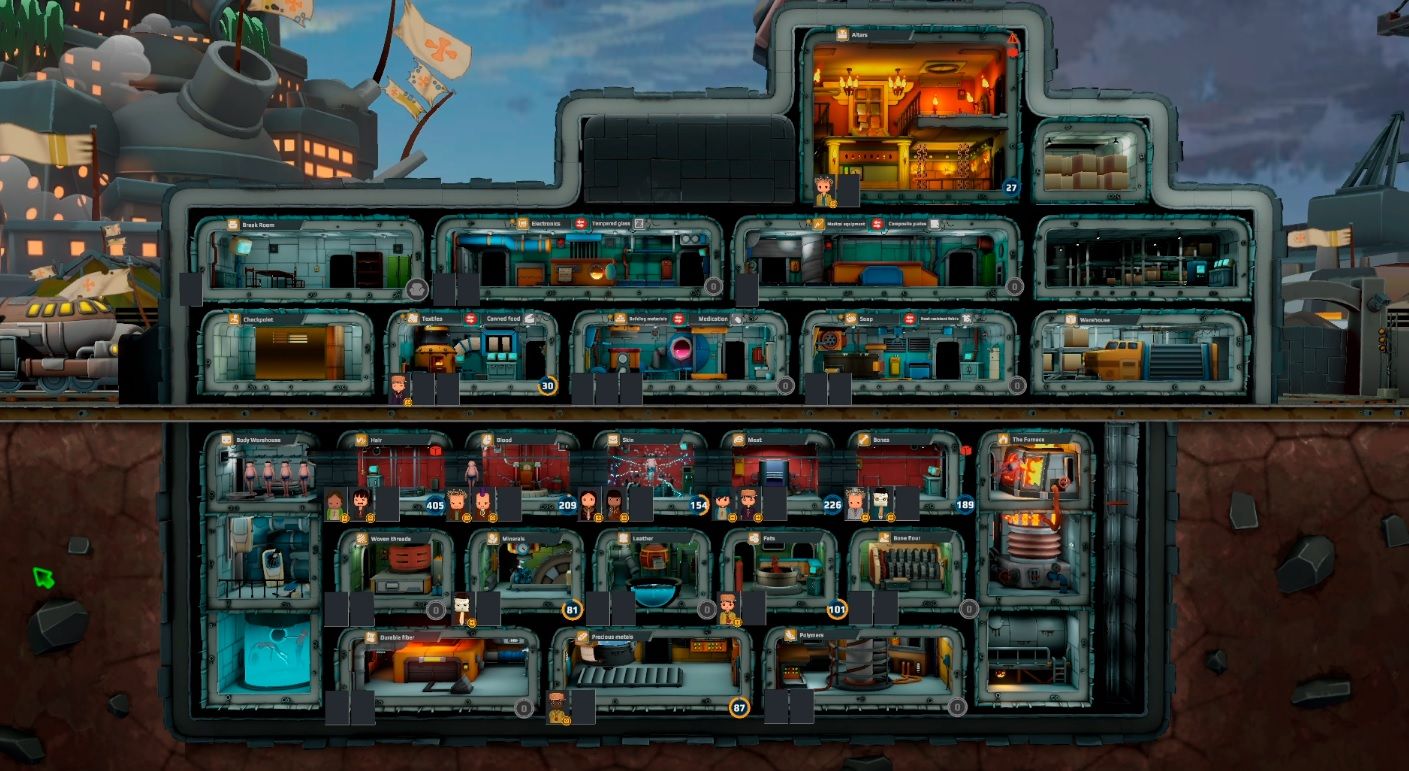
Task: Select the Bones room icon
Action: [x=863, y=438]
